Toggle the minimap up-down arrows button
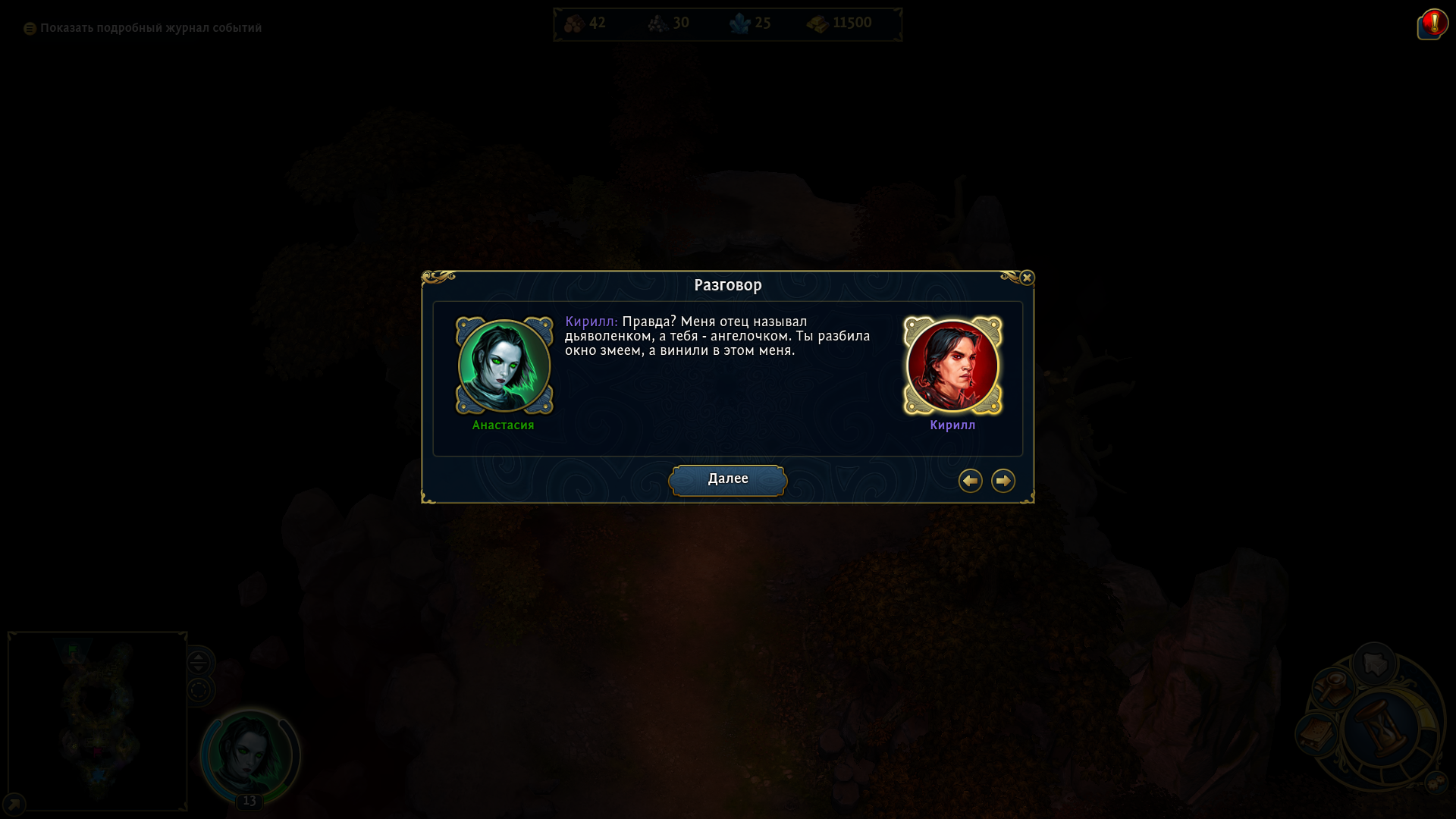The width and height of the screenshot is (1456, 819). pyautogui.click(x=199, y=662)
